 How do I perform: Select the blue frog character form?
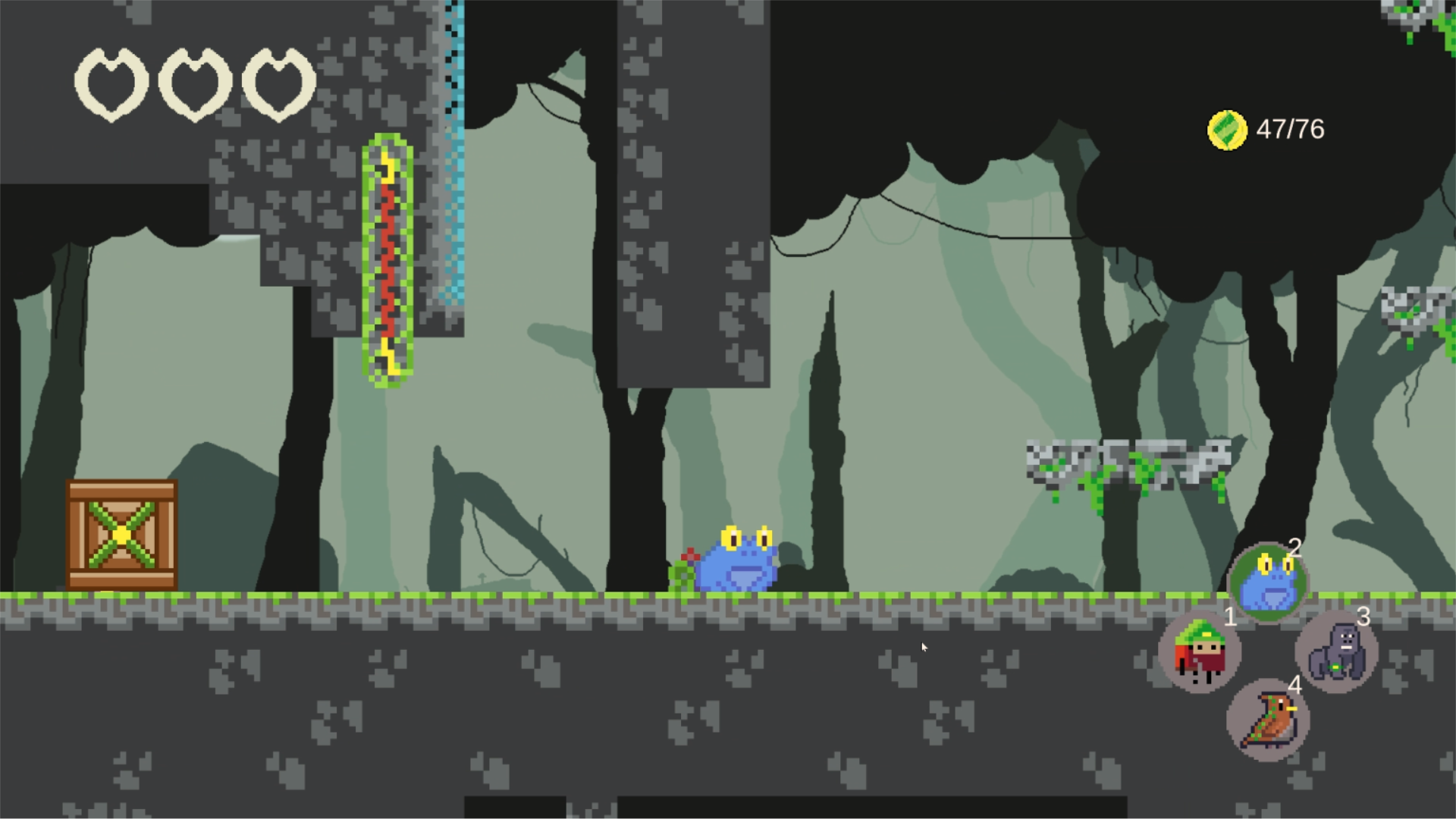(1267, 583)
